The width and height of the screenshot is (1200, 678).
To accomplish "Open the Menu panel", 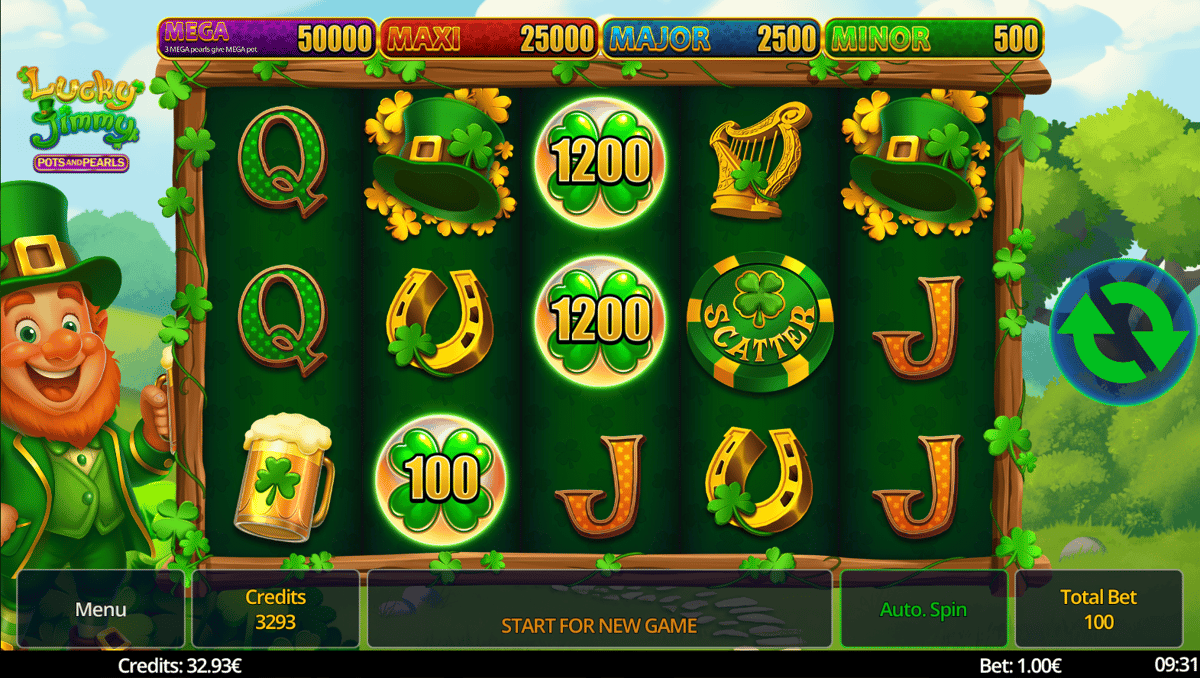I will [101, 609].
